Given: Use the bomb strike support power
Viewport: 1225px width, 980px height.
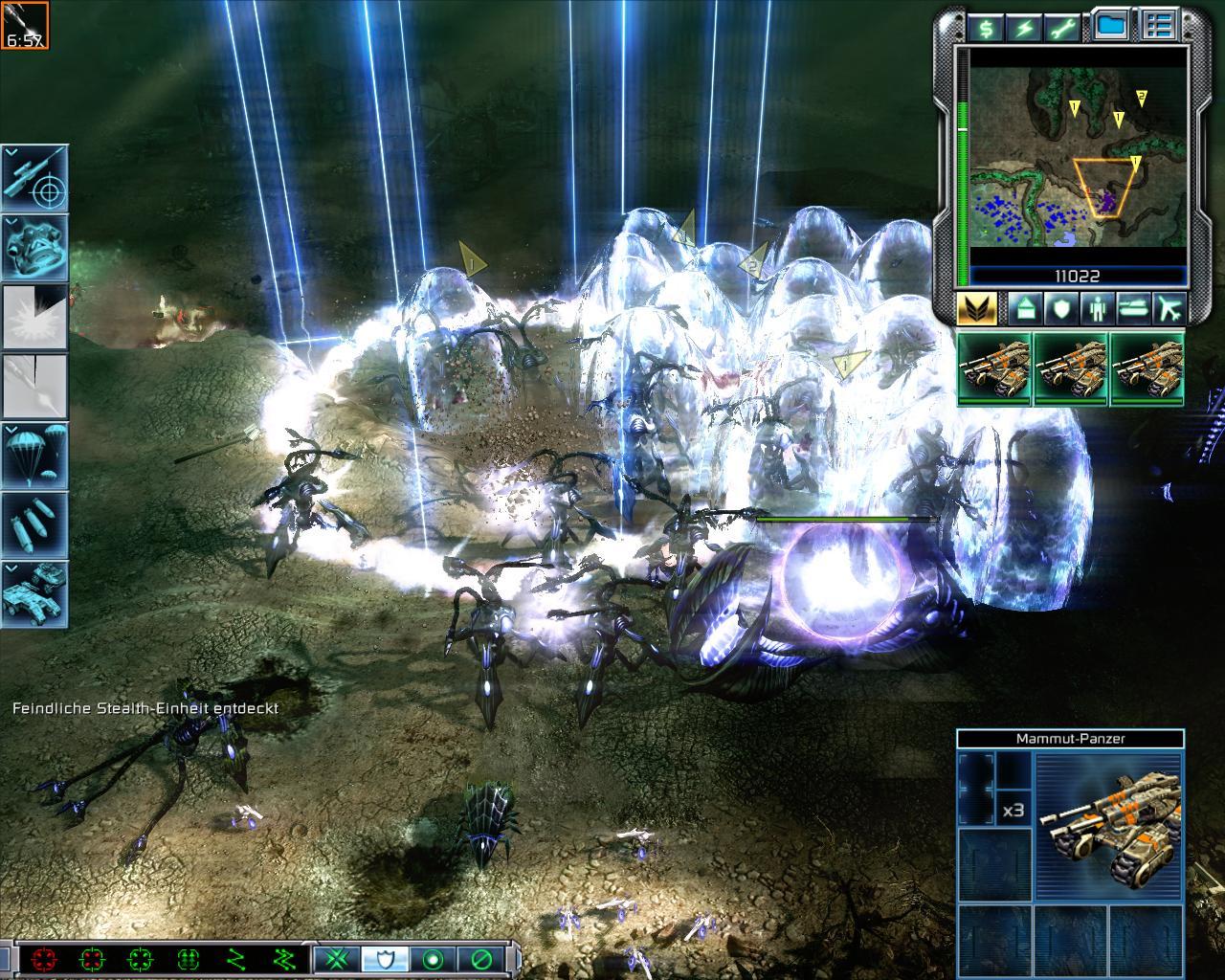Looking at the screenshot, I should pyautogui.click(x=35, y=523).
